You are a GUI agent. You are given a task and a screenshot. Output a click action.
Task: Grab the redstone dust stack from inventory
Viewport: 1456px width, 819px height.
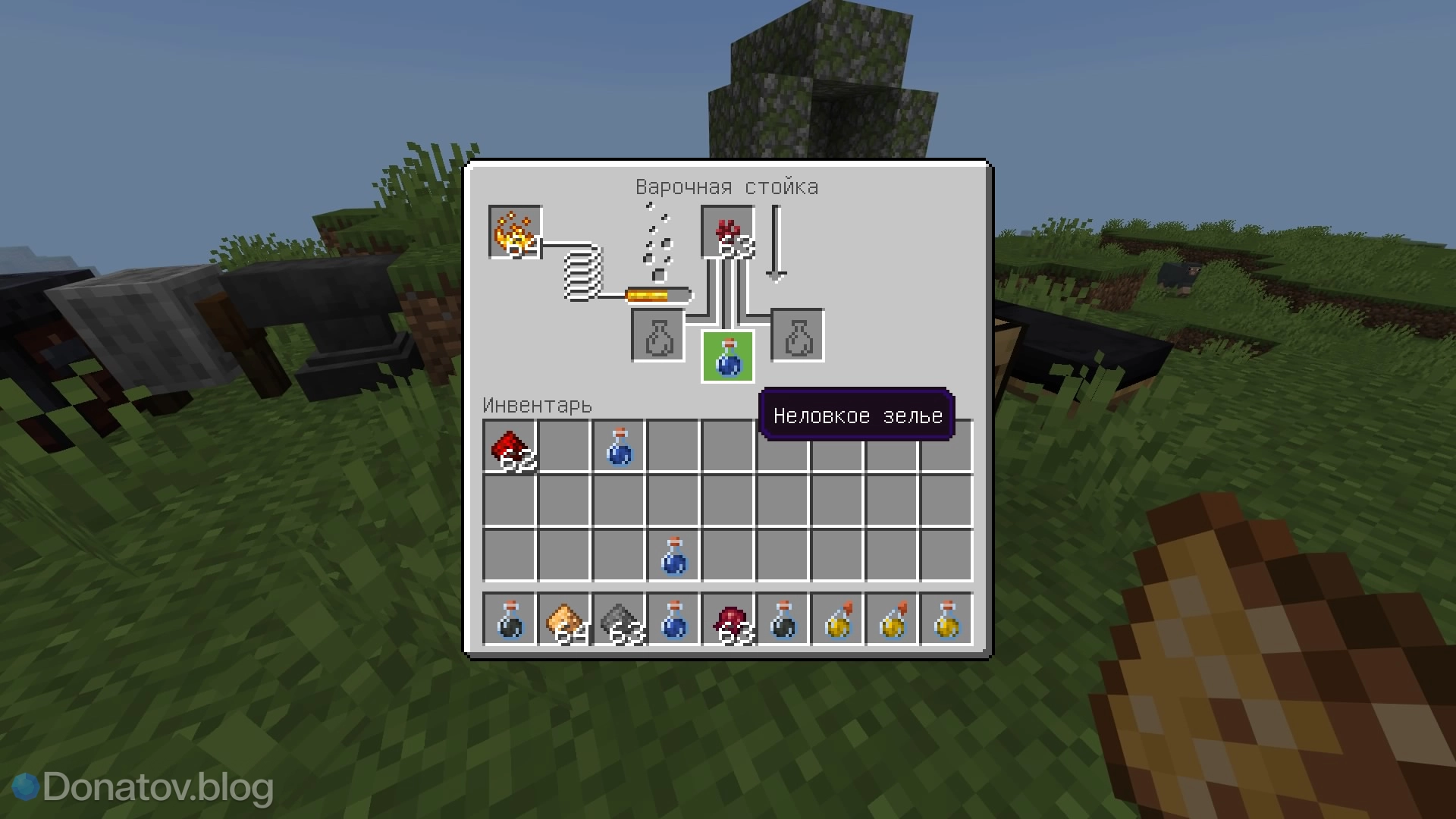[510, 447]
